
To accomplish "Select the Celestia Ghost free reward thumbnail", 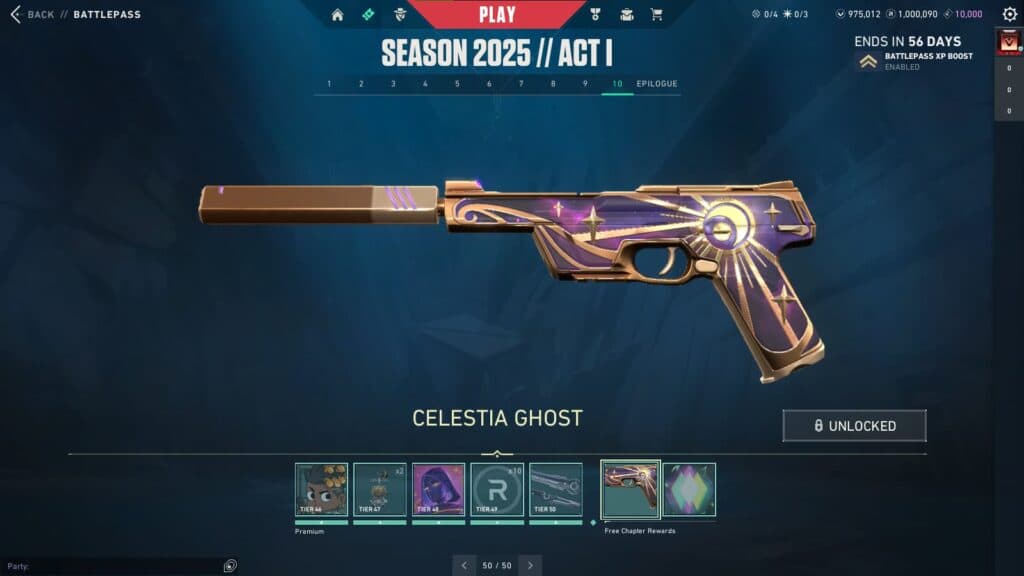I will pyautogui.click(x=630, y=489).
